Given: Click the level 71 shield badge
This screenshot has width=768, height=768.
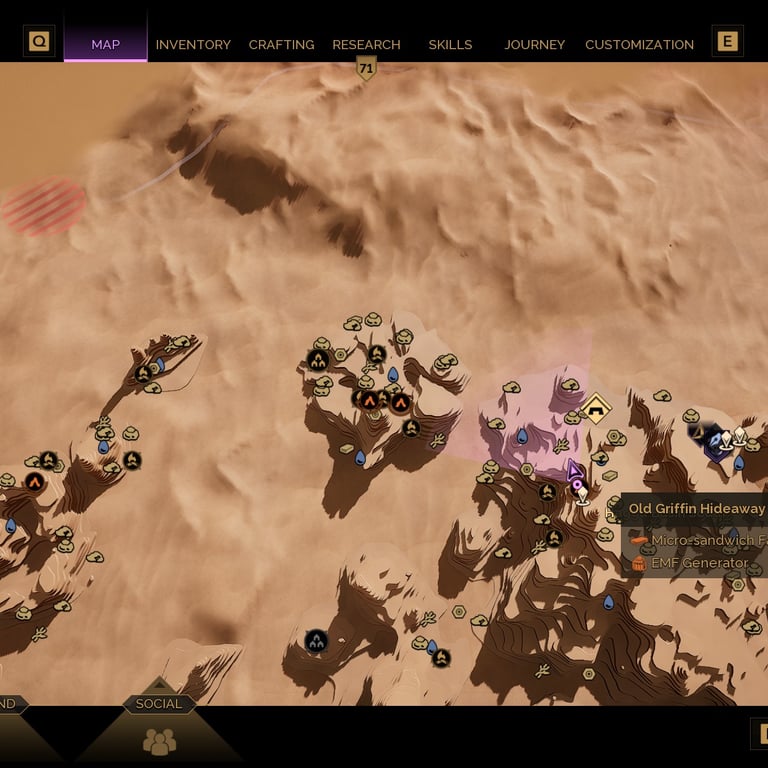Looking at the screenshot, I should pyautogui.click(x=366, y=68).
